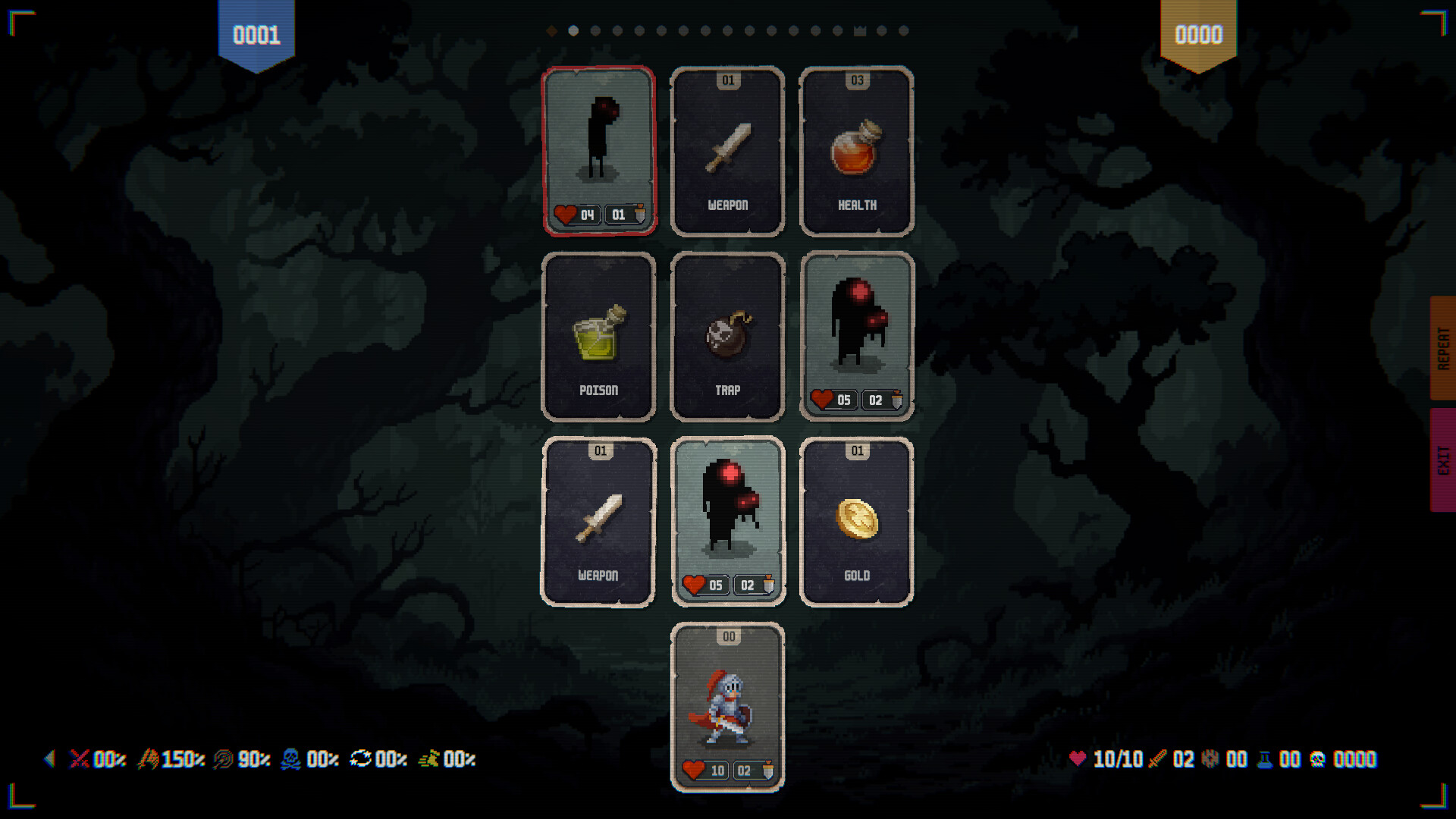Select the spiral 90% dodge stat icon

[222, 760]
